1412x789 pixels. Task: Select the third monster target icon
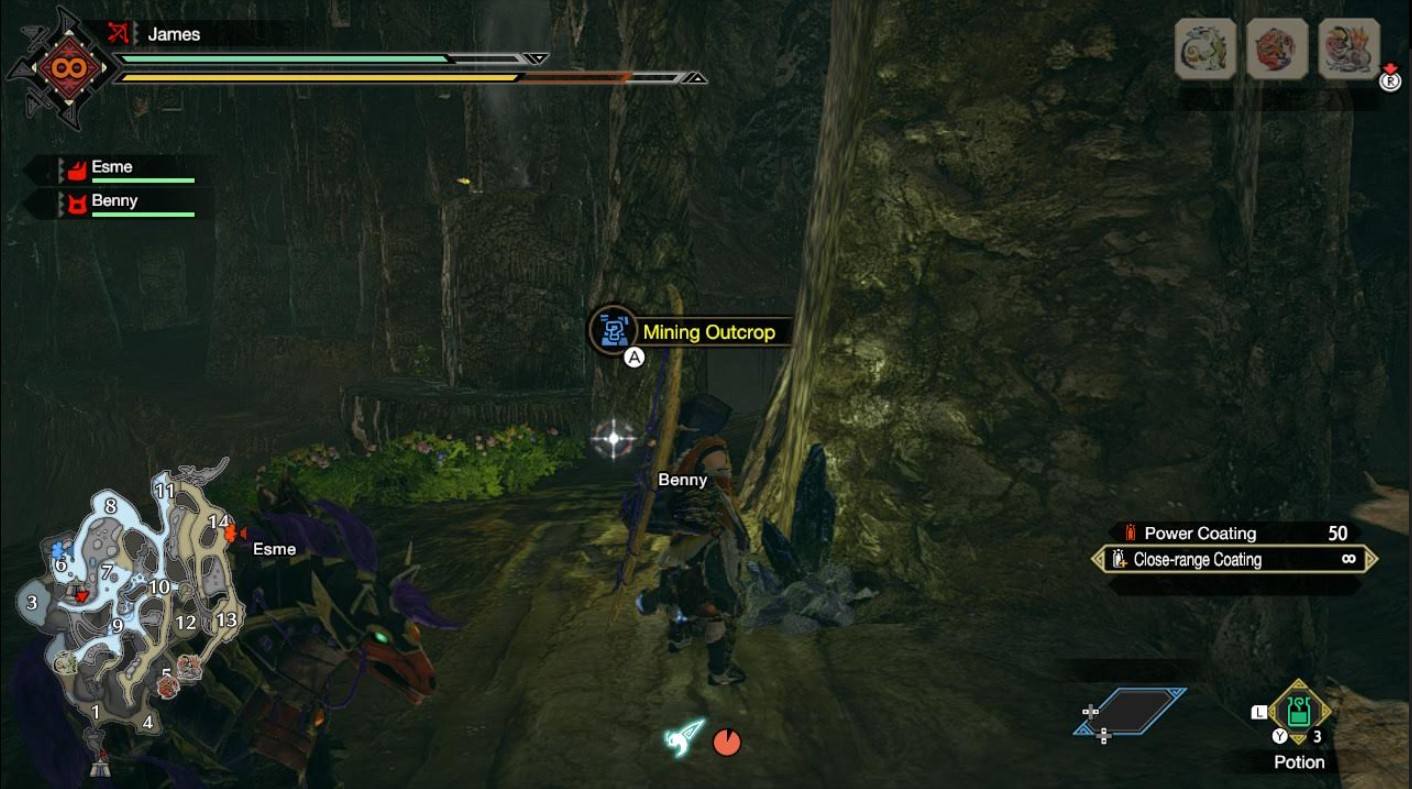point(1348,48)
